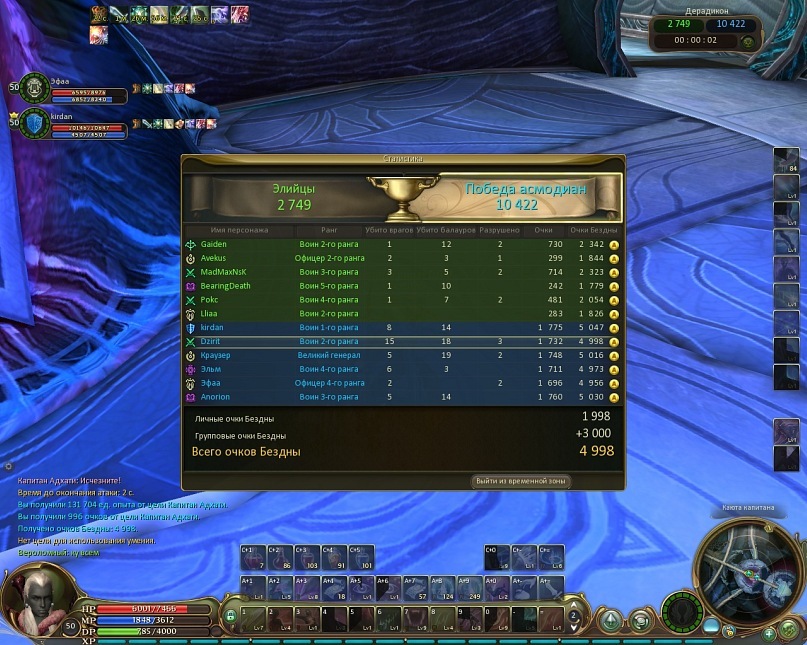Screen dimensions: 807x645
Task: Select party member kirdan's shield portrait
Action: (35, 124)
